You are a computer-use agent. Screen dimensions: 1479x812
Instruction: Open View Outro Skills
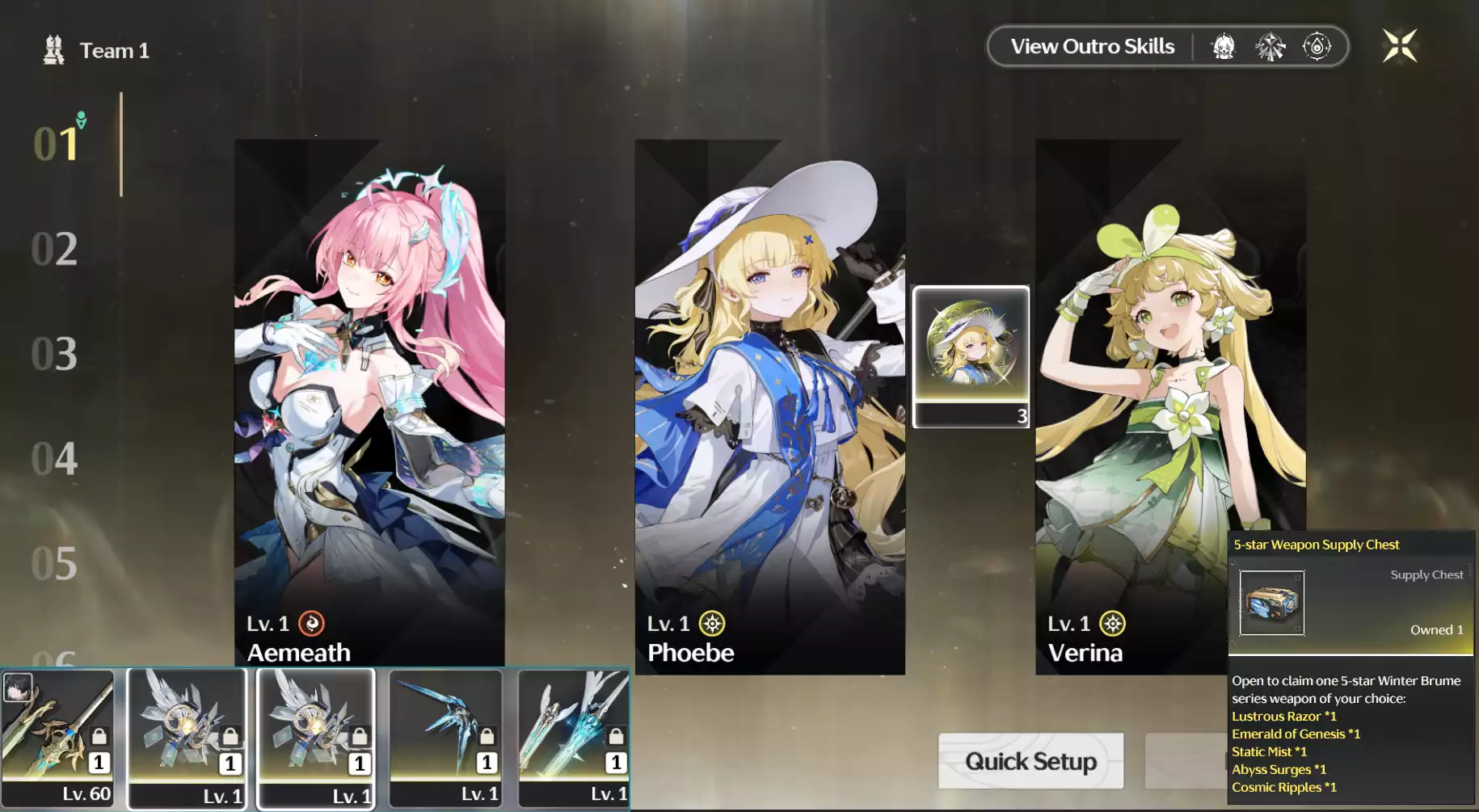tap(1092, 47)
